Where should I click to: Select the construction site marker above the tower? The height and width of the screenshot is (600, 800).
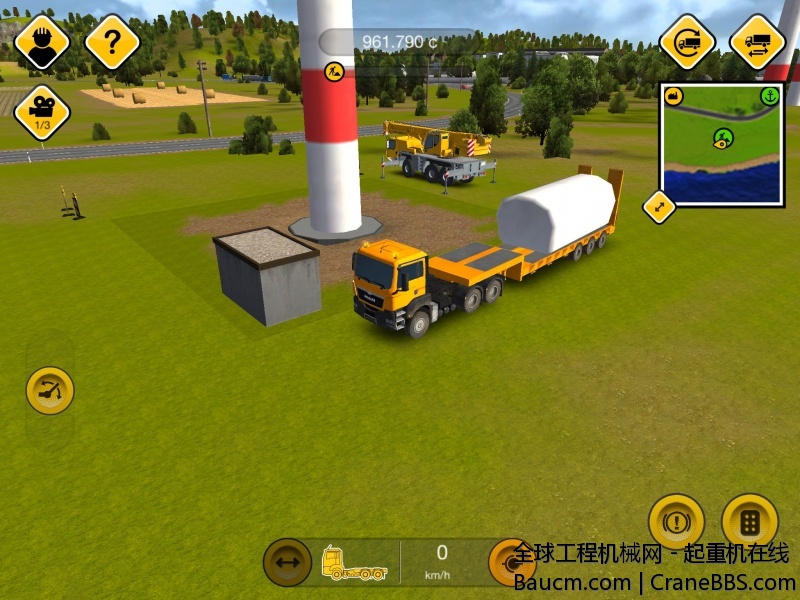335,72
